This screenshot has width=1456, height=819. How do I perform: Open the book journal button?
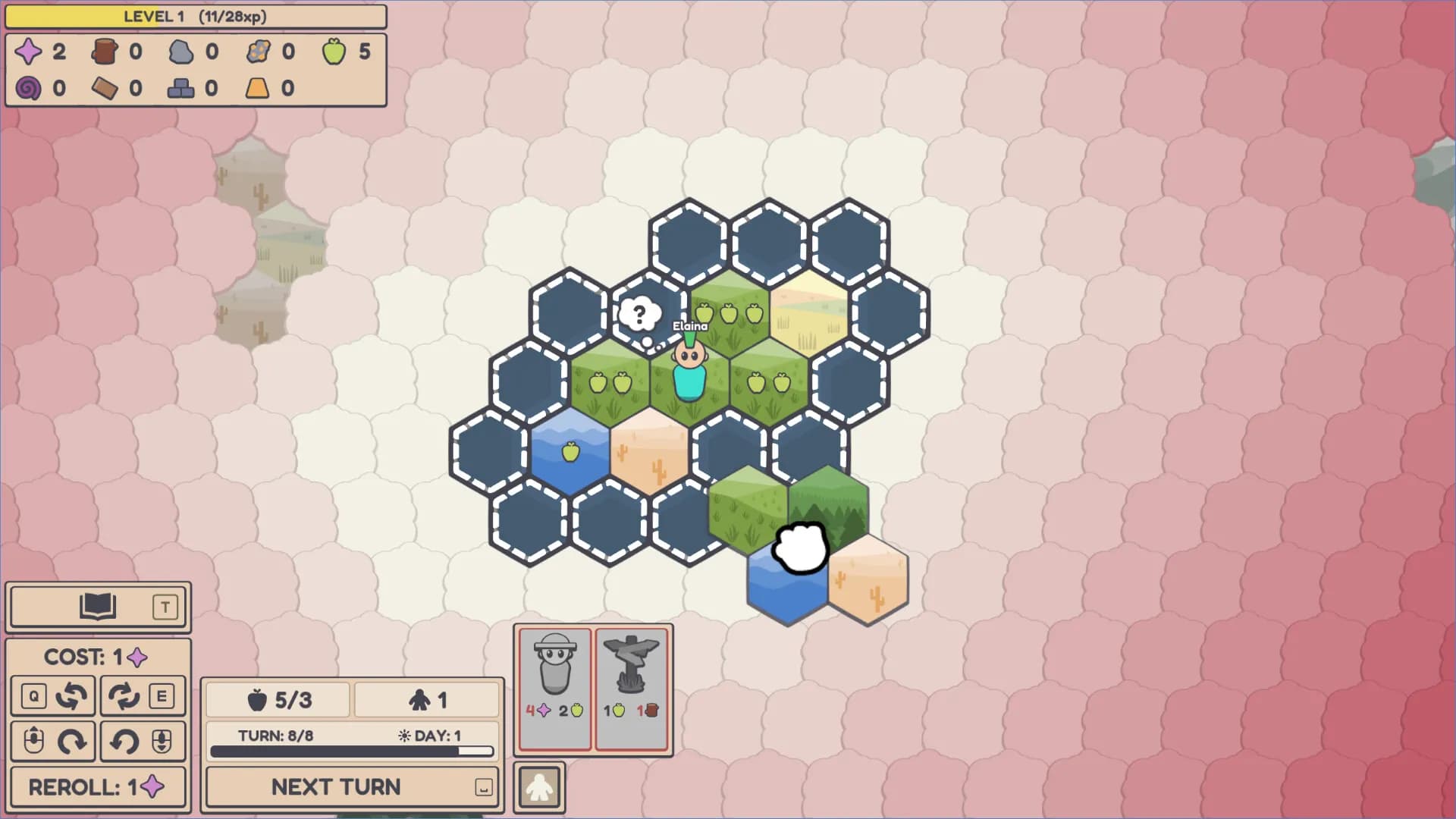click(x=98, y=607)
